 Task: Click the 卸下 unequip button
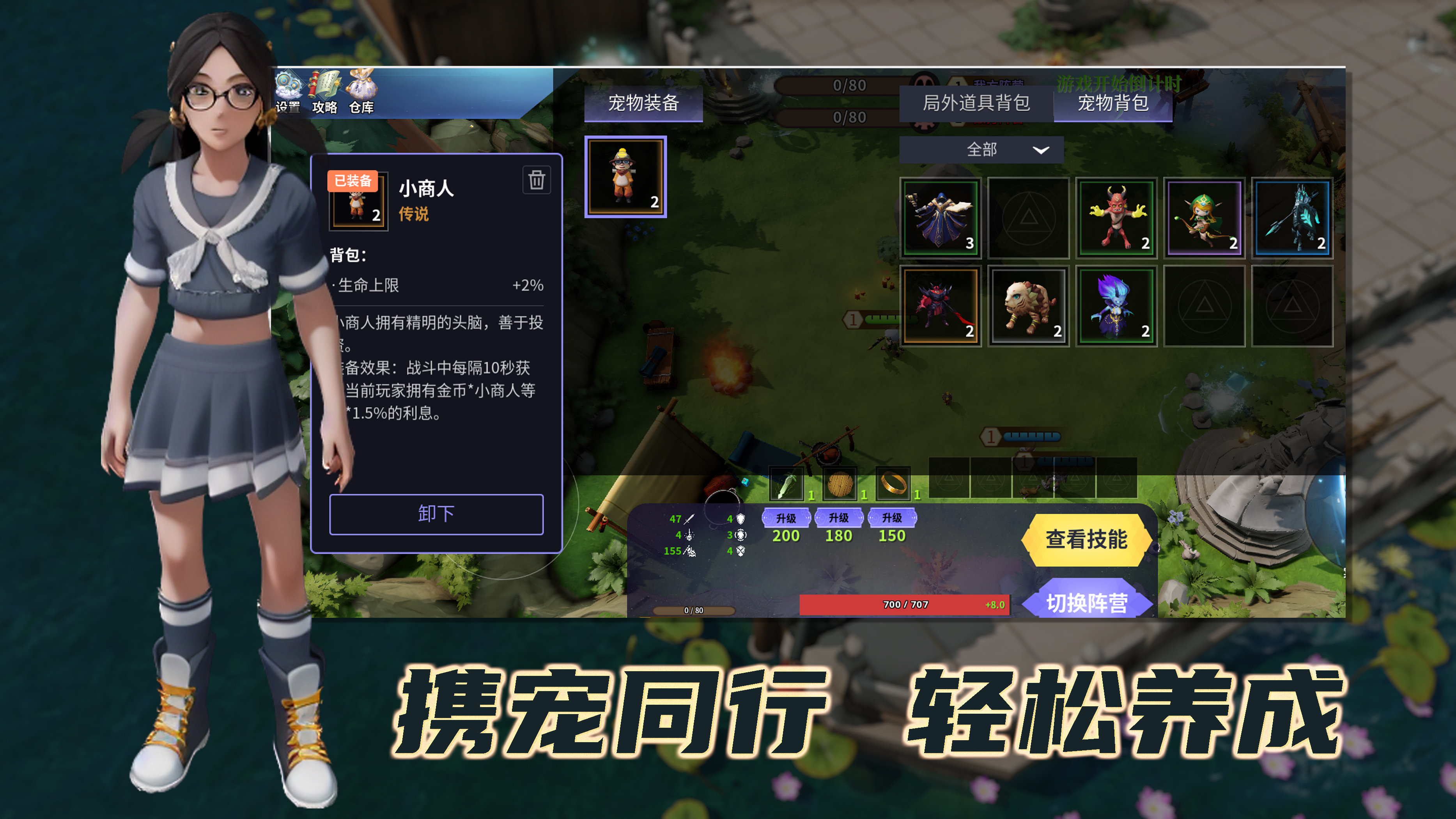point(436,514)
